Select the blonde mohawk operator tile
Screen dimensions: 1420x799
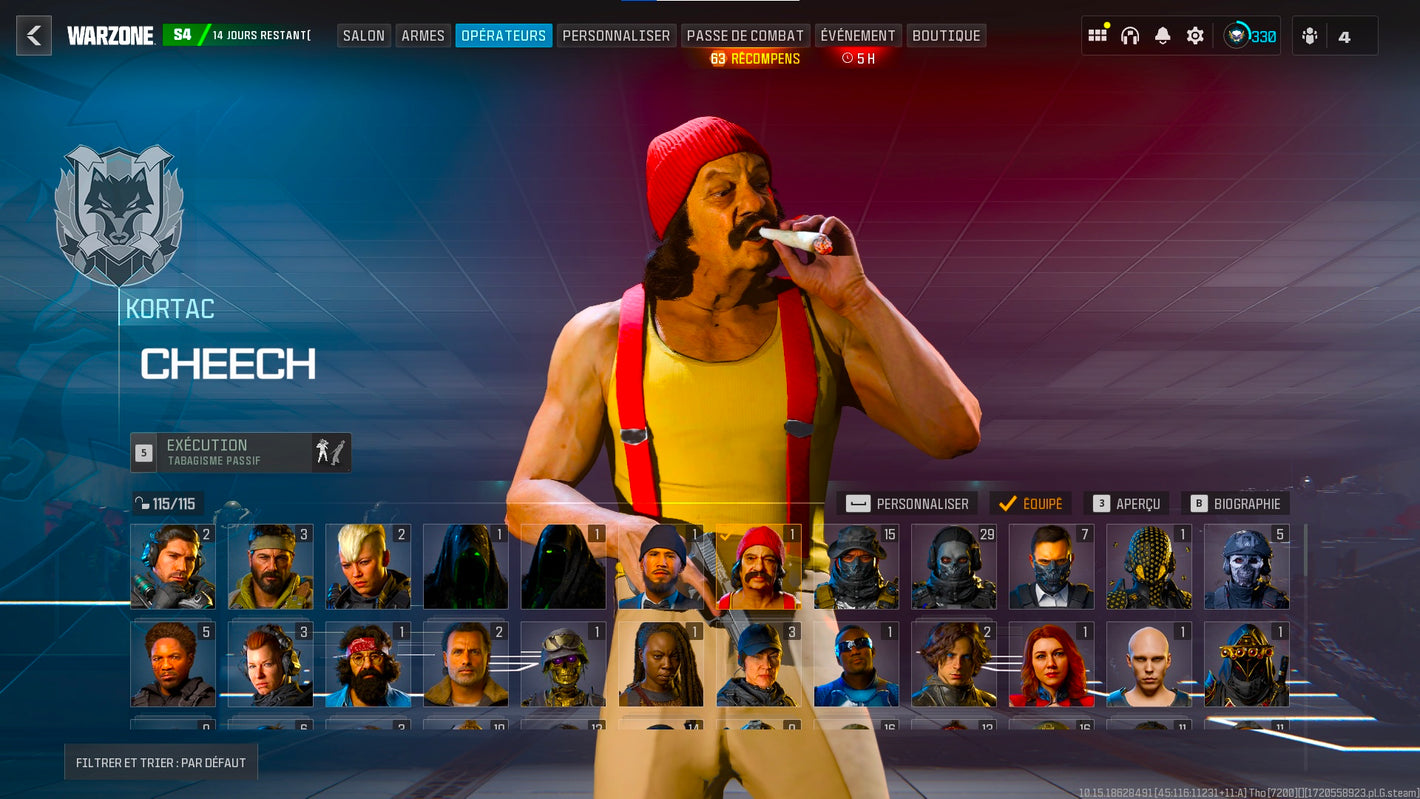367,567
